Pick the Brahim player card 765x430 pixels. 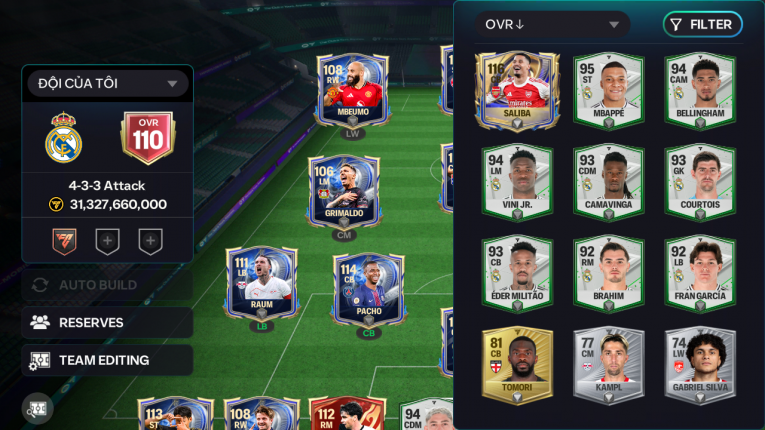coord(608,273)
